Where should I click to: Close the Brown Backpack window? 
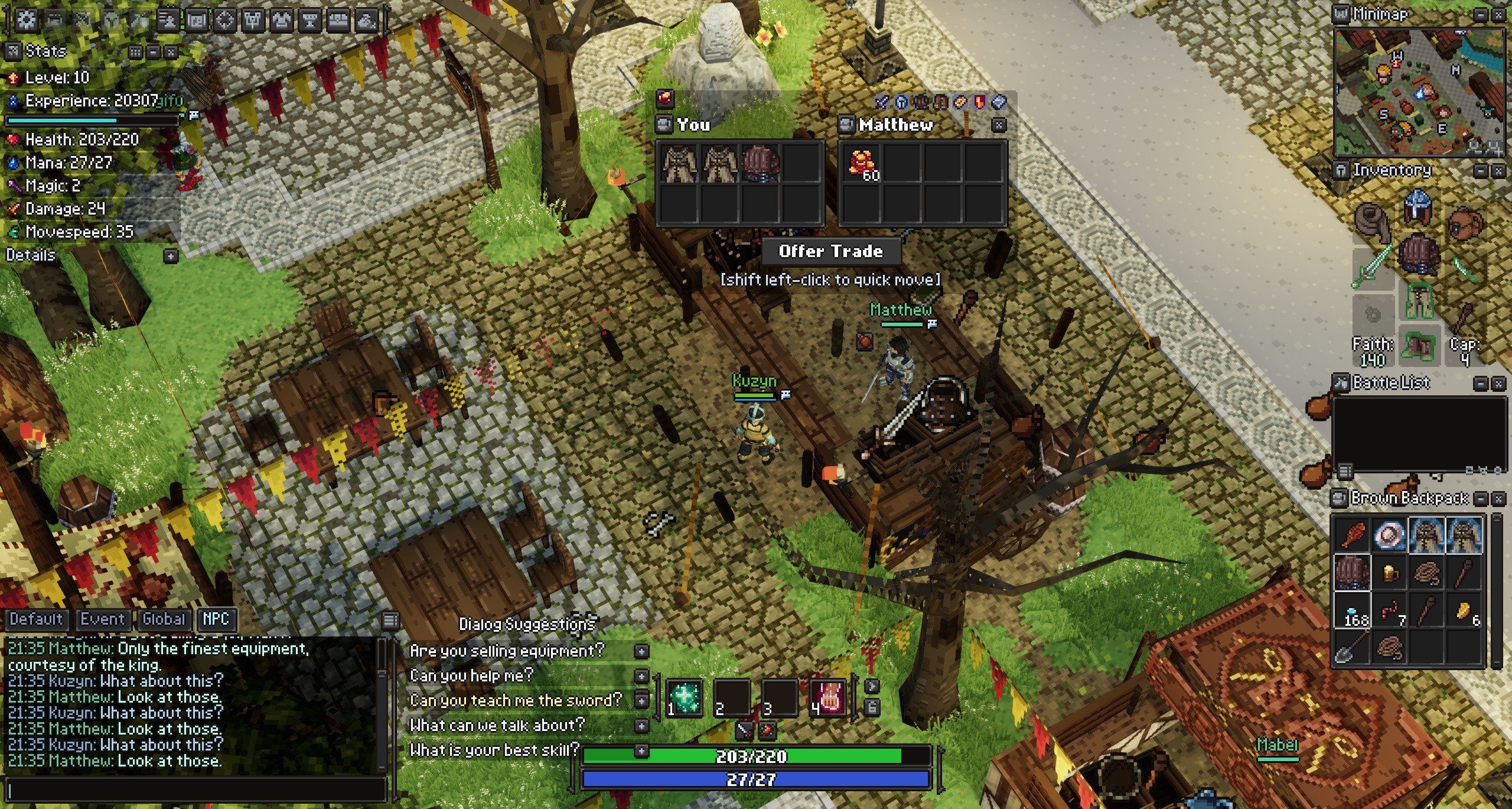[x=1499, y=499]
